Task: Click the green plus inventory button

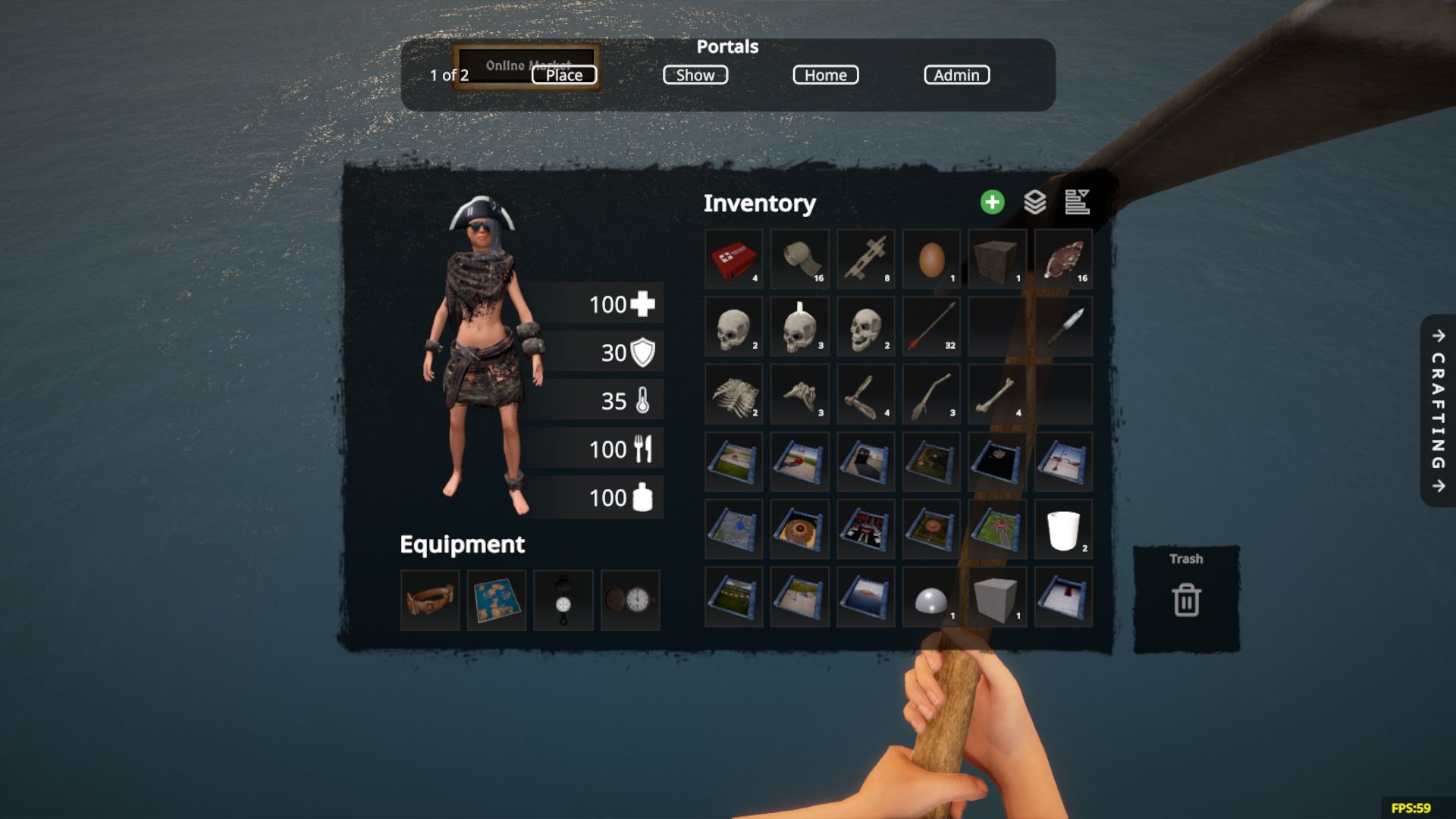Action: coord(992,202)
